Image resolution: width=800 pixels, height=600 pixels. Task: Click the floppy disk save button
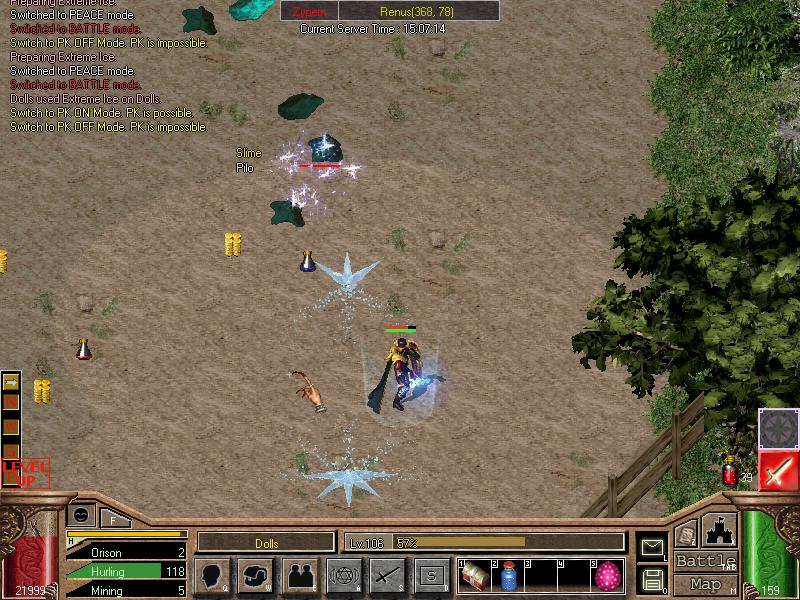click(652, 579)
